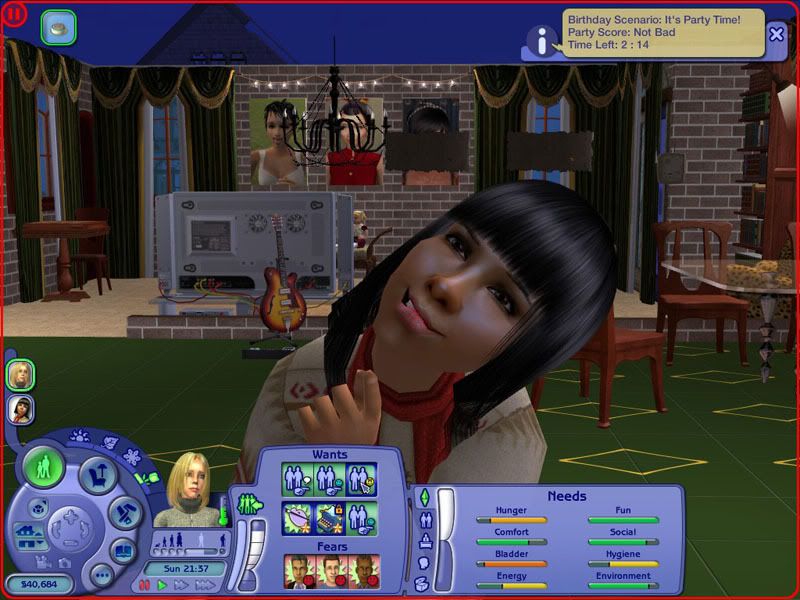Set game speed to triple fast-forward
This screenshot has height=600, width=800.
click(x=202, y=585)
